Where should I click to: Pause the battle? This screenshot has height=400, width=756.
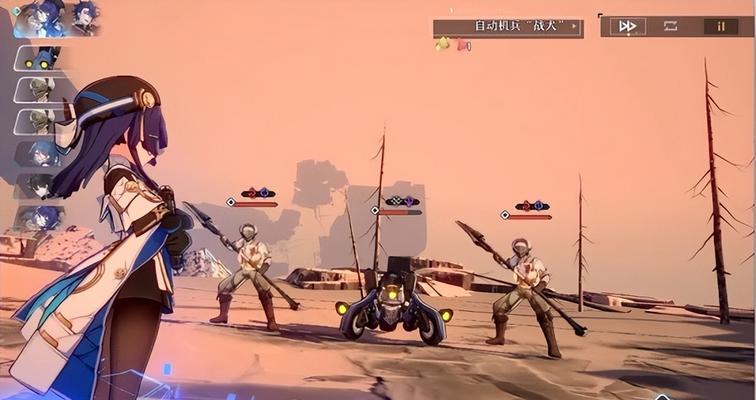(720, 26)
